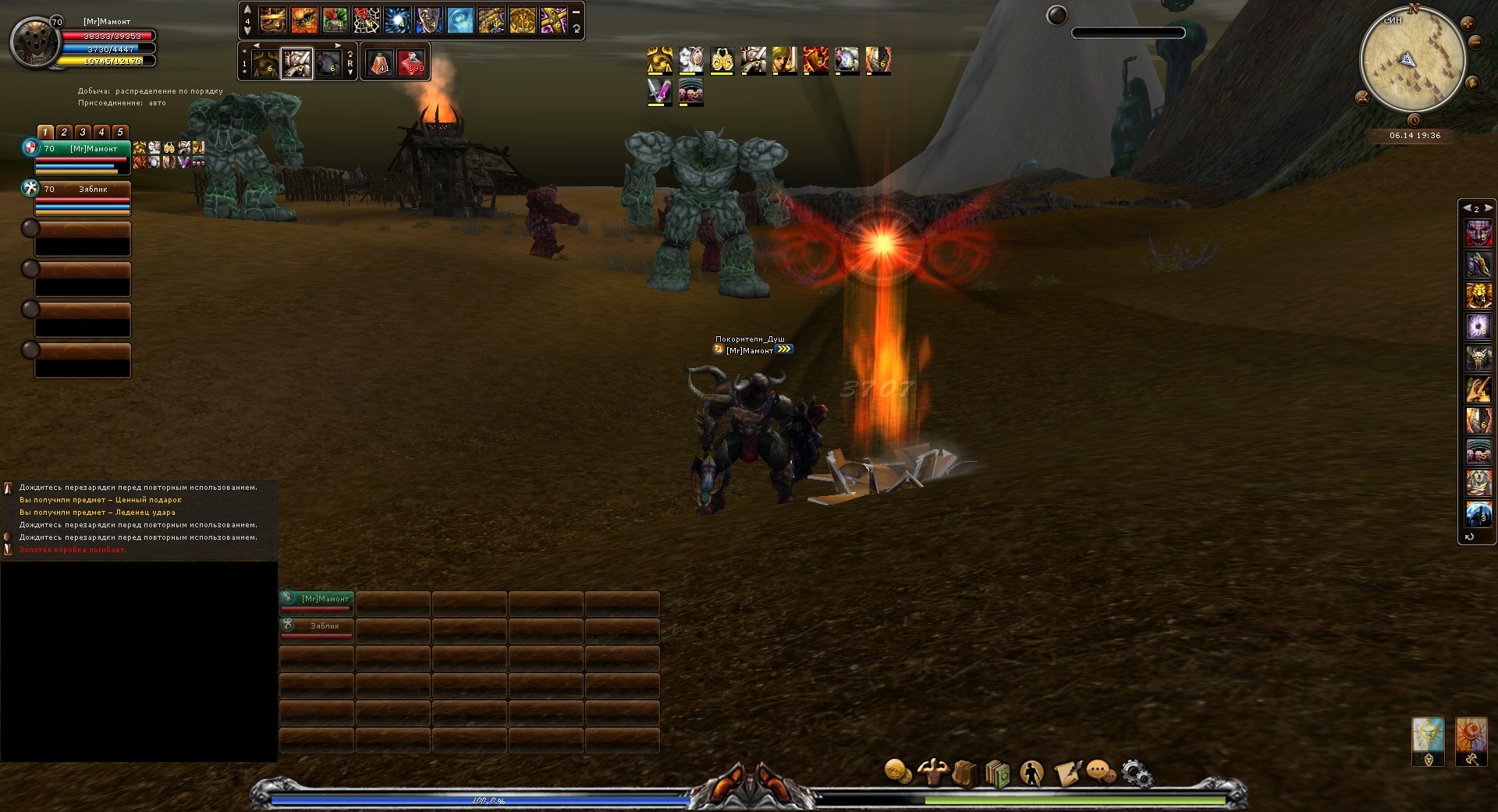Zoom out the minimap with minus button
Viewport: 1498px width, 812px height.
point(1475,42)
